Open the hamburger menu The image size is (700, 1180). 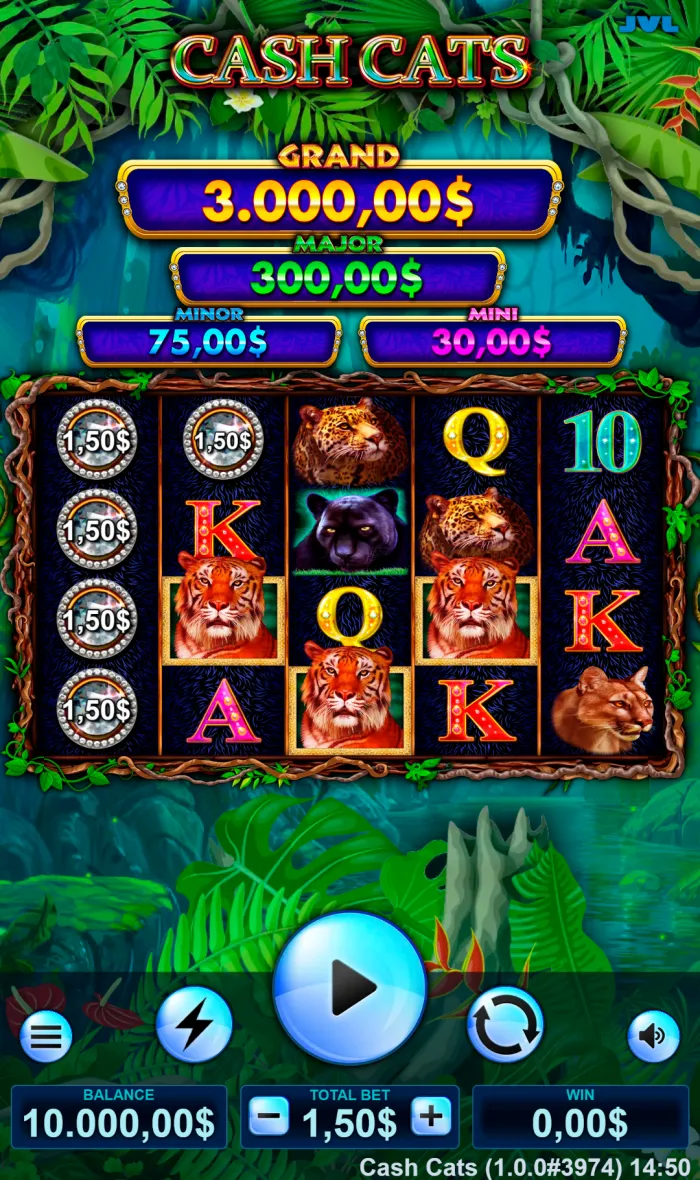click(46, 1037)
